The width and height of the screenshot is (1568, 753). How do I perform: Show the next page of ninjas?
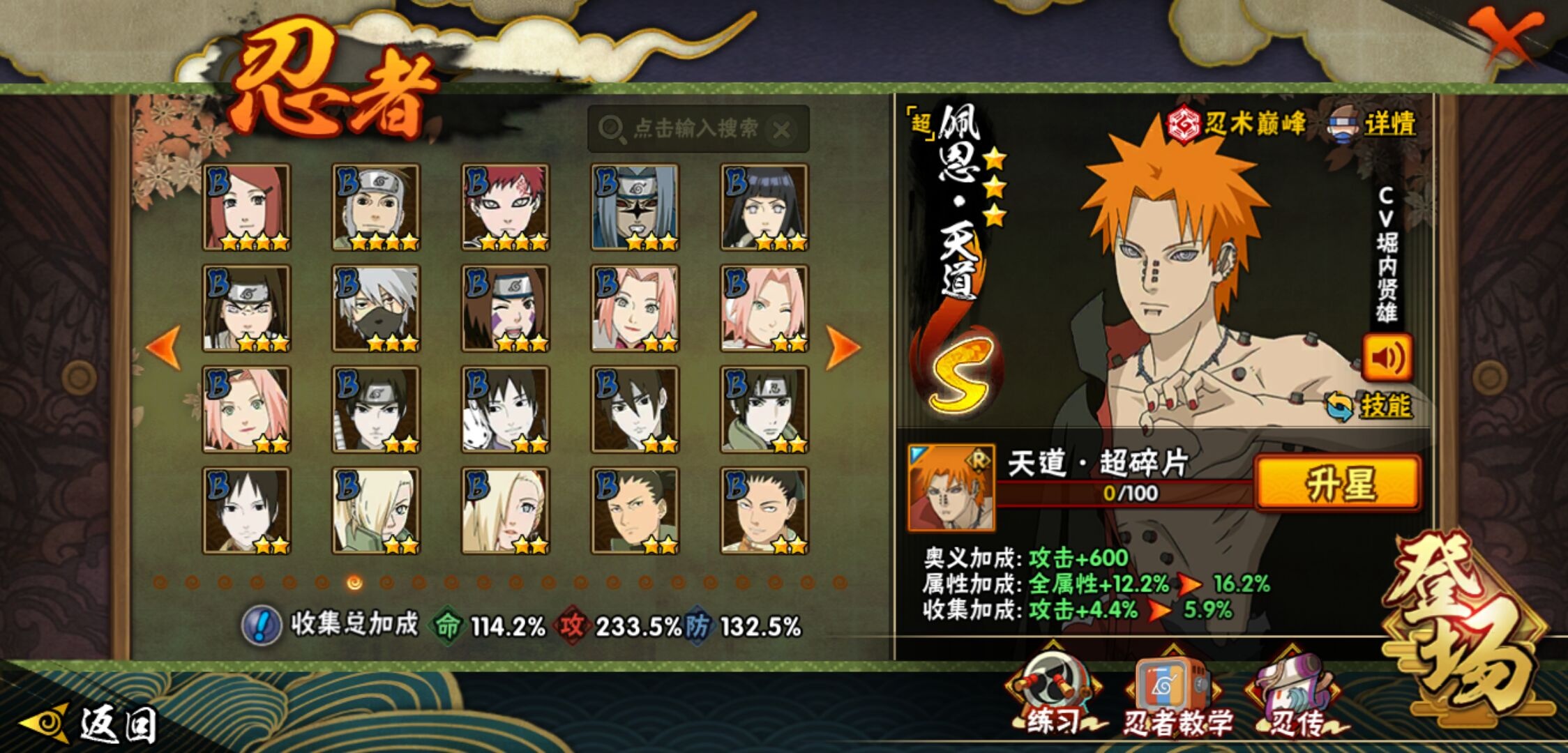click(x=842, y=347)
